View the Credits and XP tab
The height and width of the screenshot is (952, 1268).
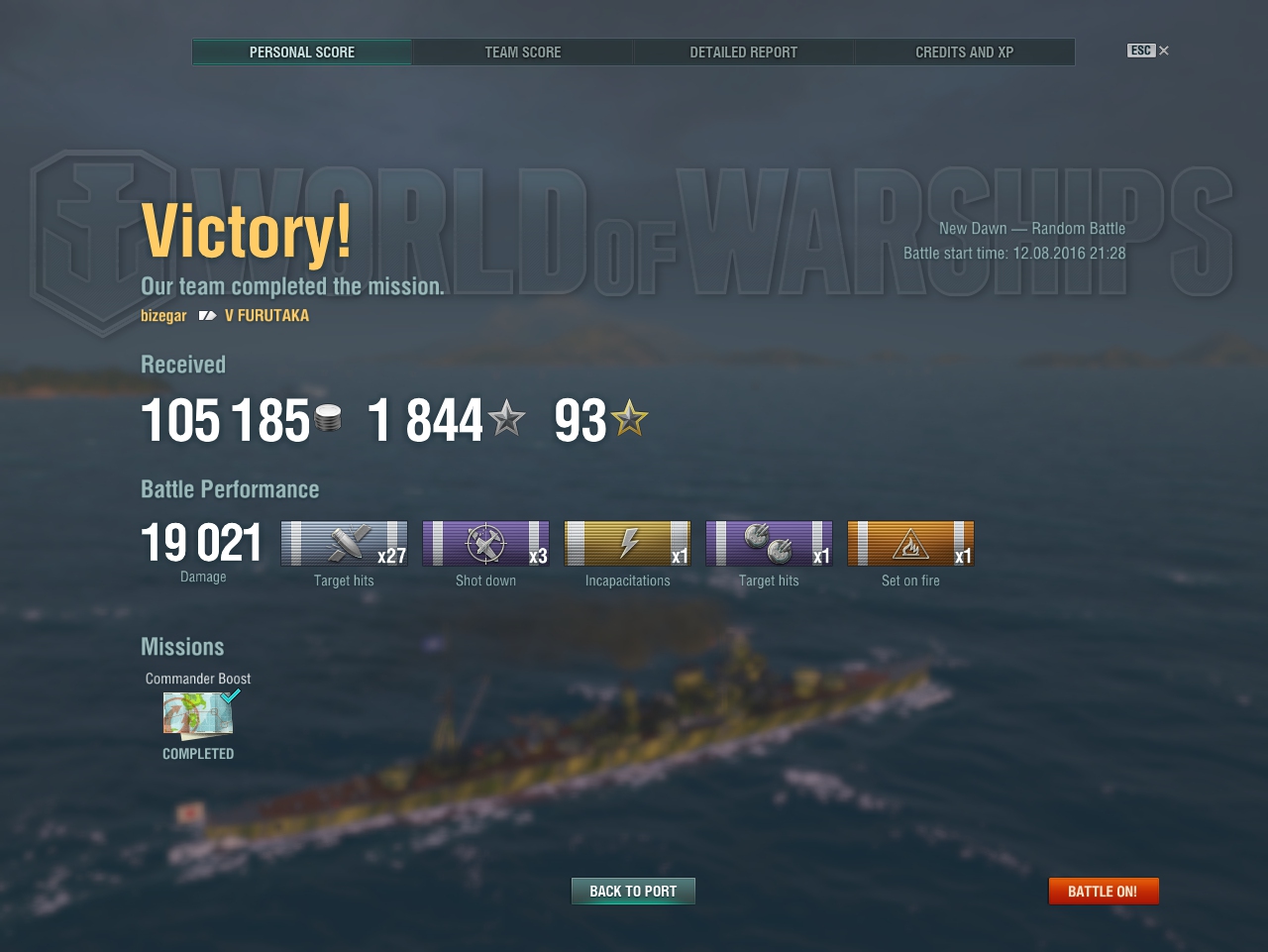click(964, 53)
